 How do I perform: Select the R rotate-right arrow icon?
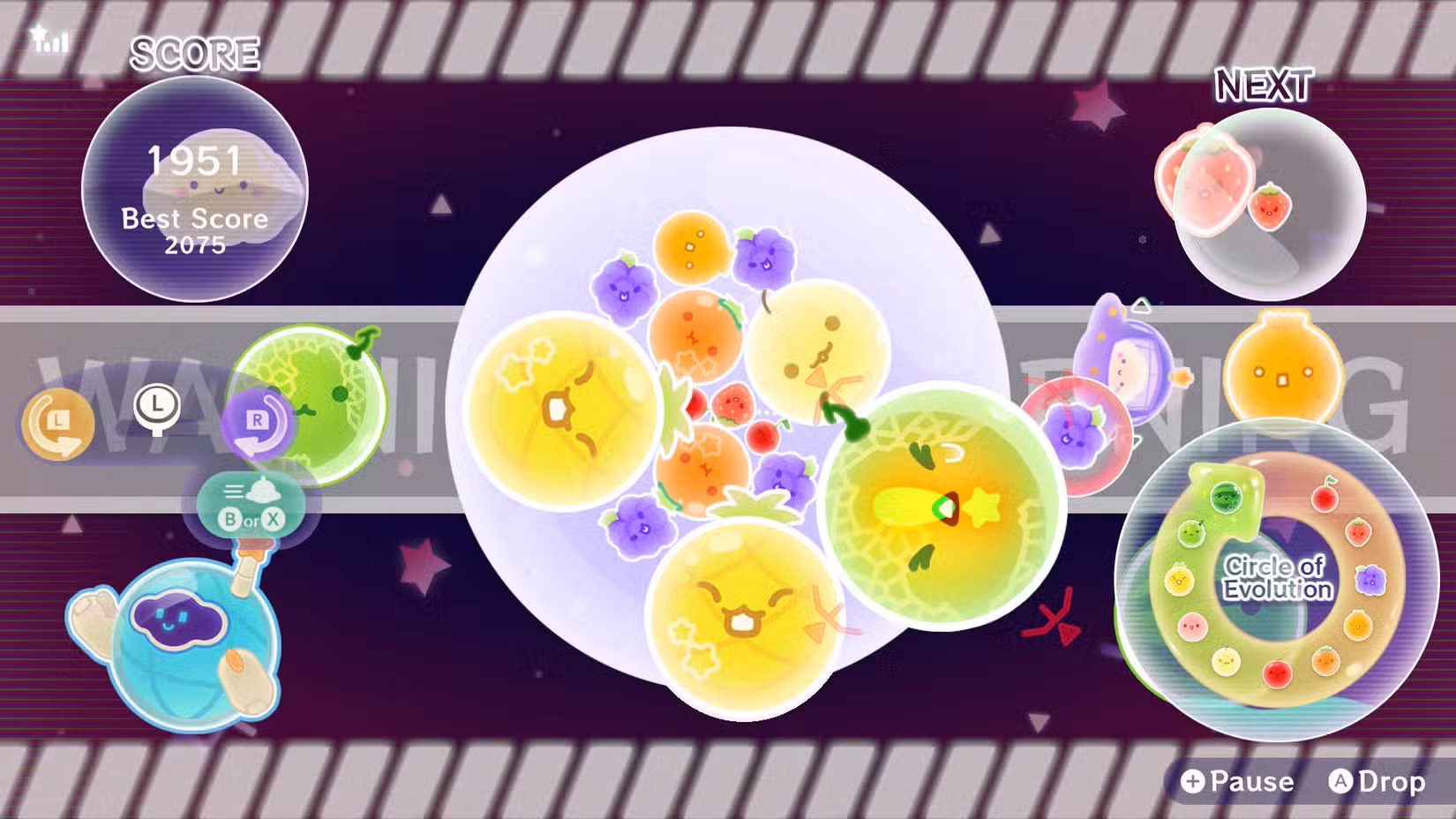[257, 422]
